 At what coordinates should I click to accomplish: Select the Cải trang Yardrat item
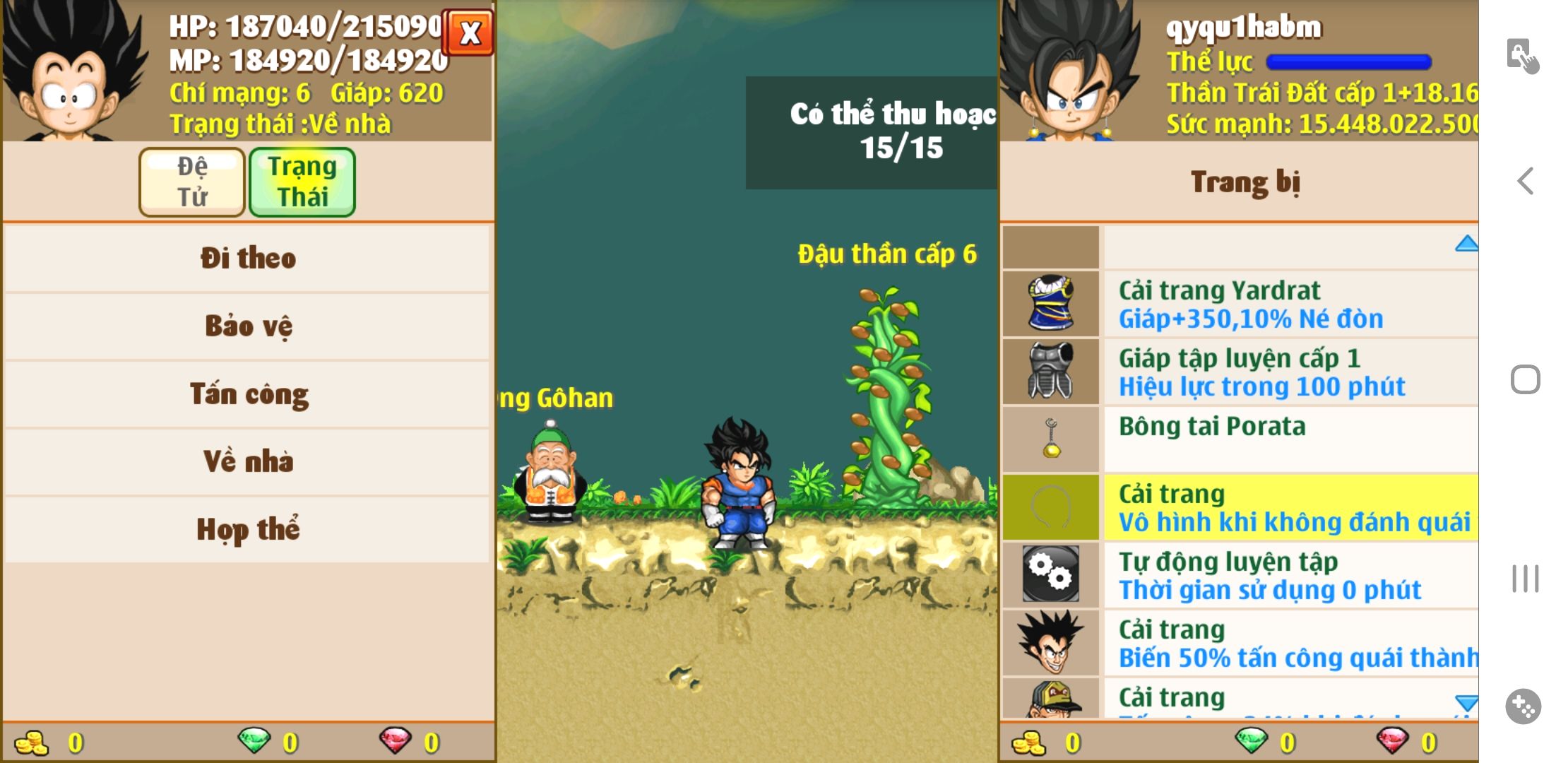1240,304
